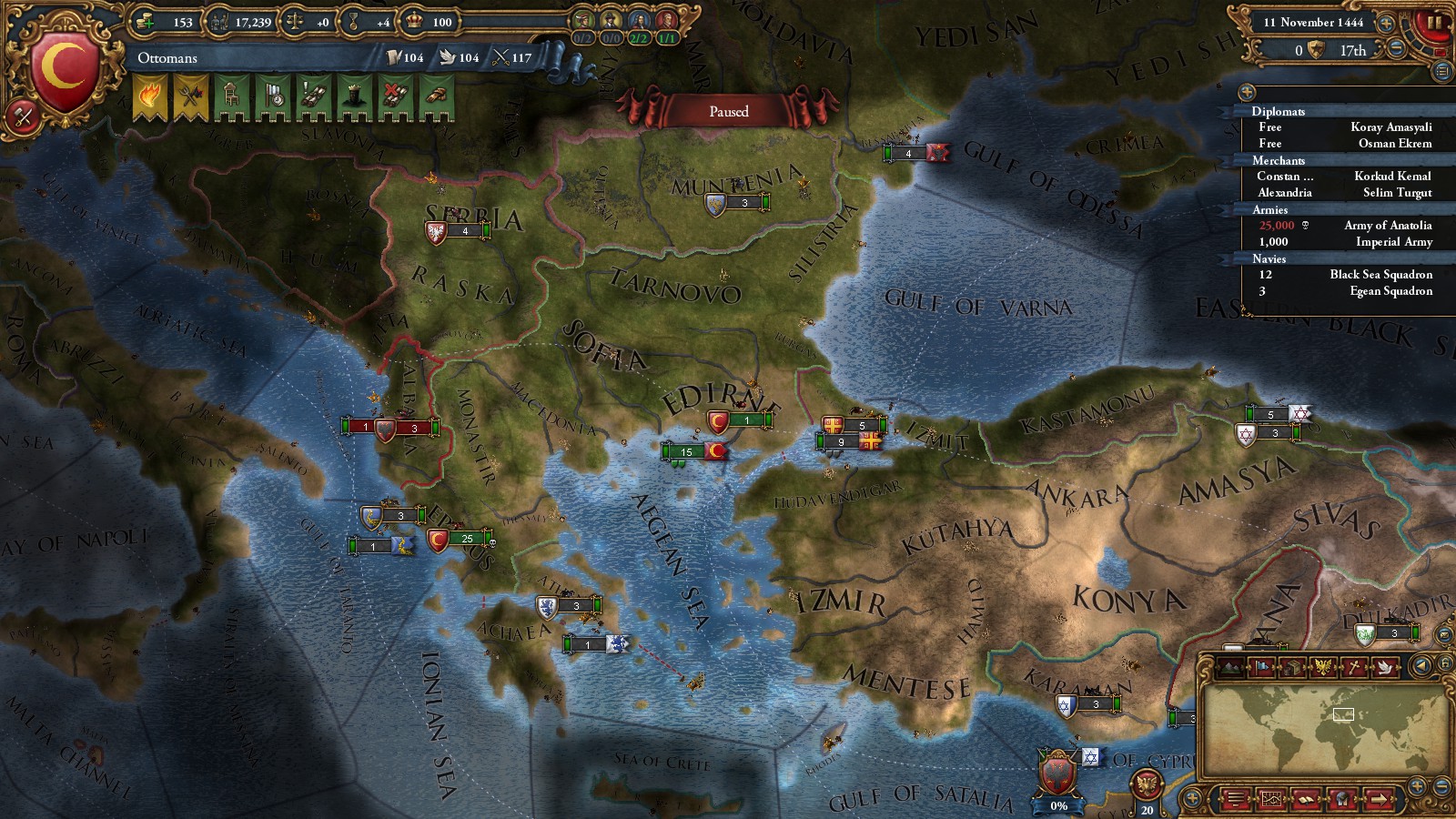Increase game speed with plus button
The height and width of the screenshot is (819, 1456).
pos(1386,23)
